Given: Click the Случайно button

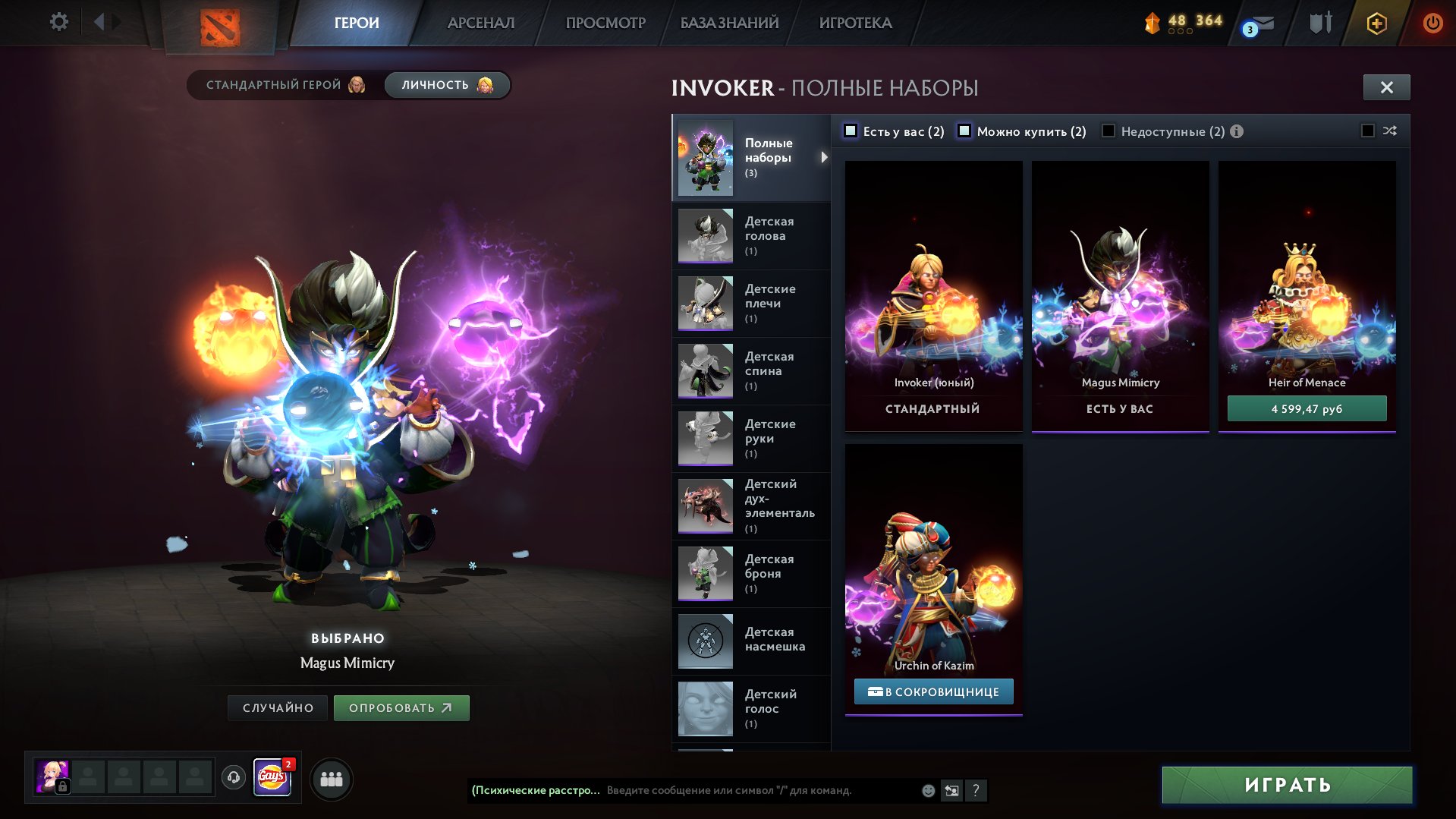Looking at the screenshot, I should (278, 708).
